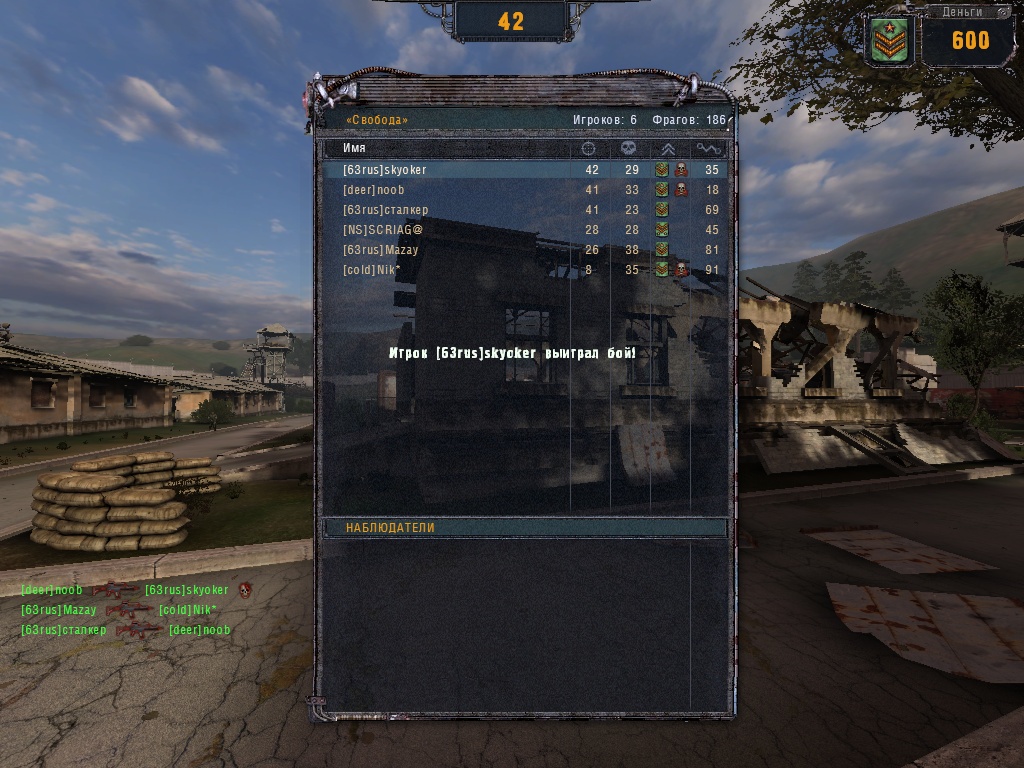Click the skull deaths column header
The width and height of the screenshot is (1024, 768).
tap(630, 148)
